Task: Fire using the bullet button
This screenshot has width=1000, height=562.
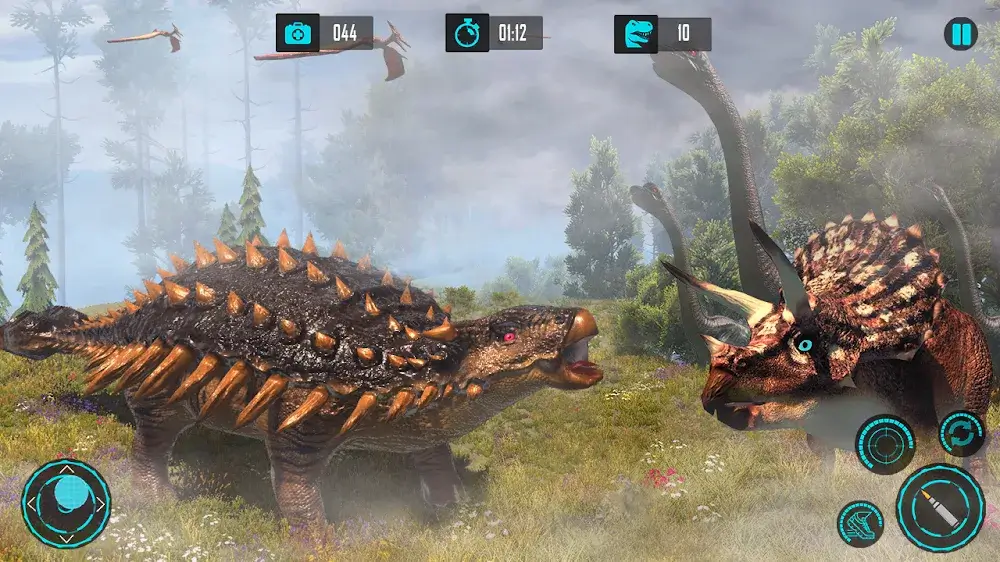Action: [940, 507]
